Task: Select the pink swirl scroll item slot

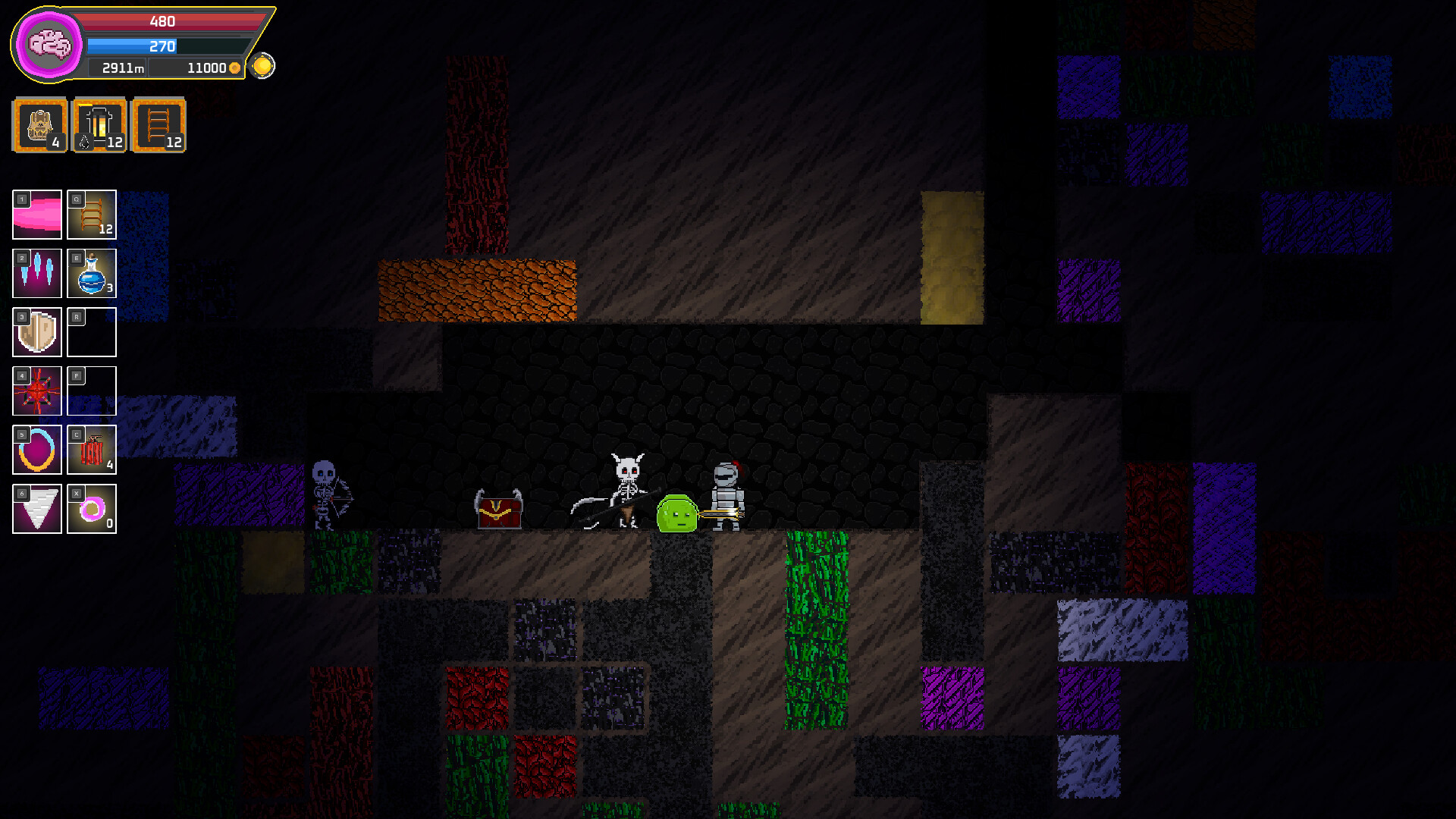Action: coord(92,509)
